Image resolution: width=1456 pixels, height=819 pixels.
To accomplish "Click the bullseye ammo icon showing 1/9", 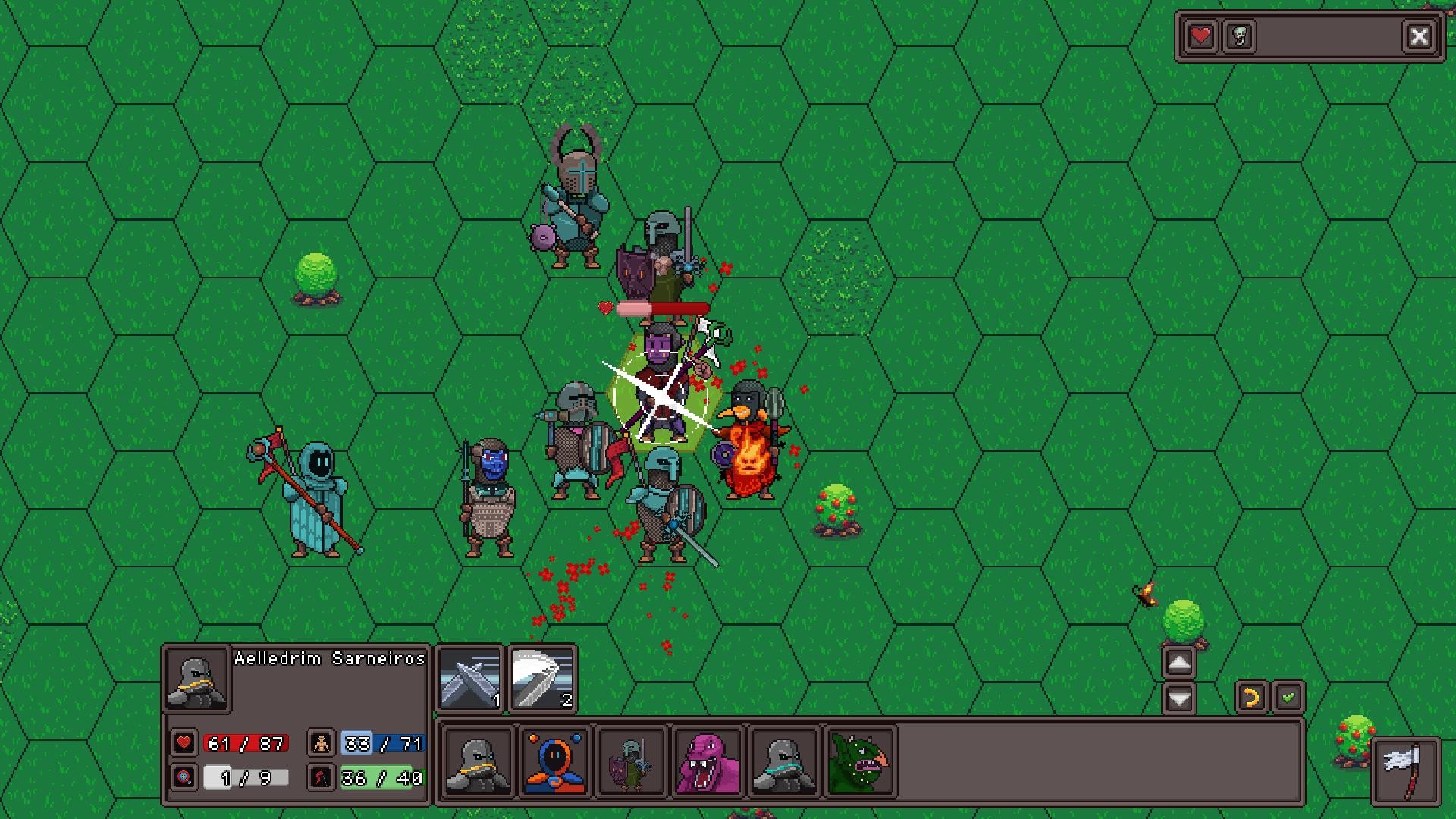I will tap(182, 778).
